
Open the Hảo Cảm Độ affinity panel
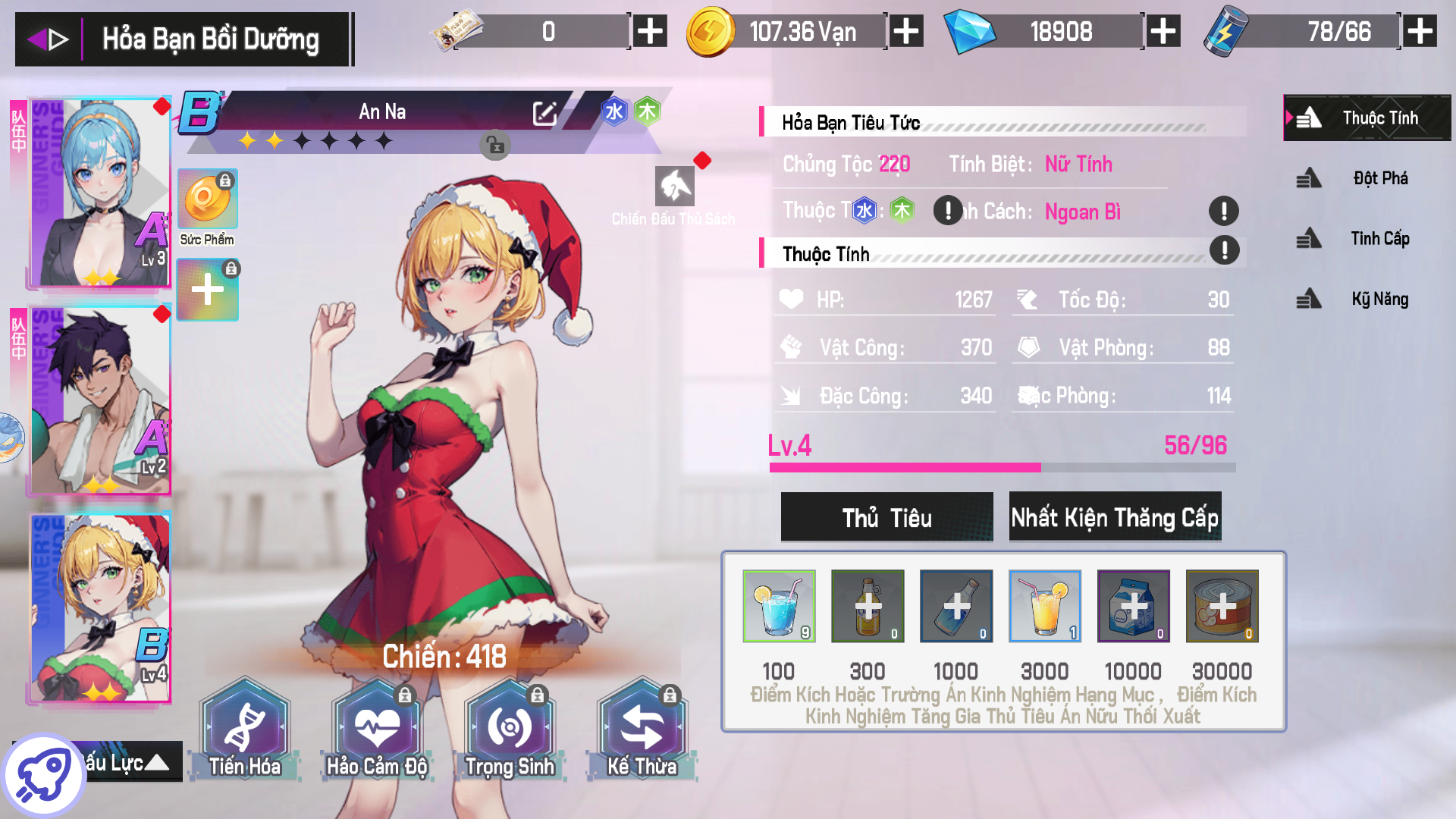coord(377,726)
